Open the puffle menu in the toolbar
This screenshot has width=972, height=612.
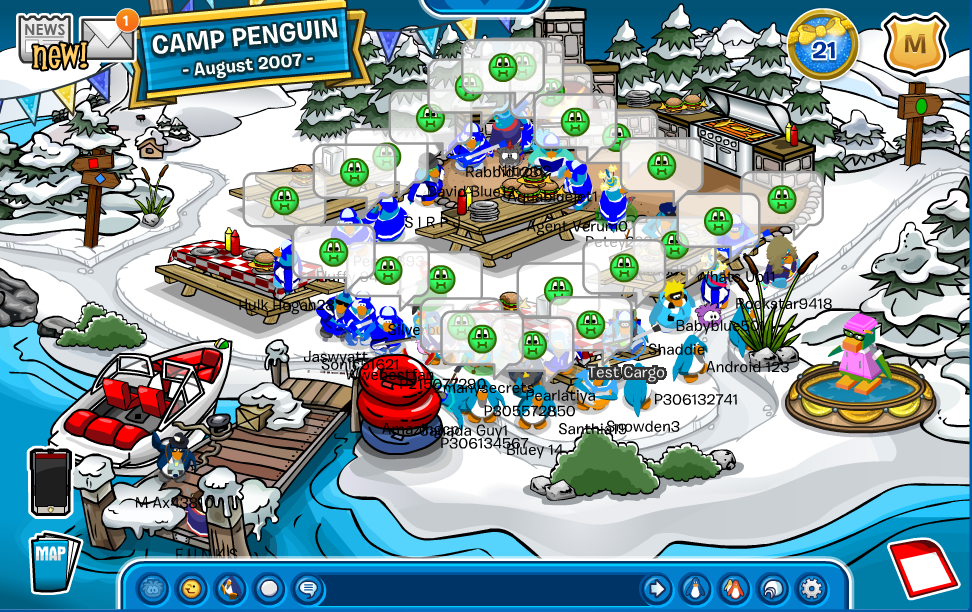coord(152,587)
